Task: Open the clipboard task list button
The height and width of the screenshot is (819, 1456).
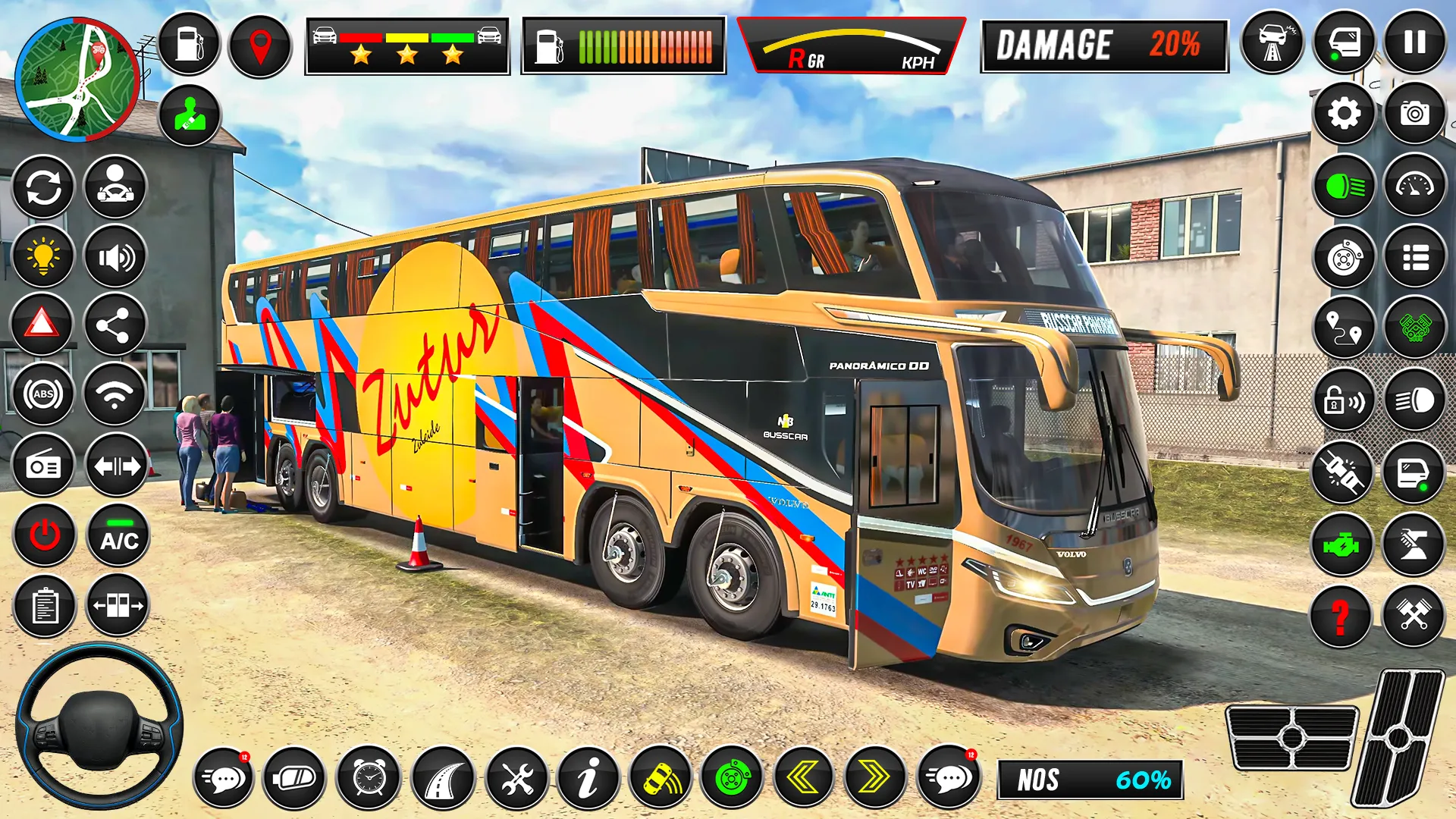Action: (x=44, y=607)
